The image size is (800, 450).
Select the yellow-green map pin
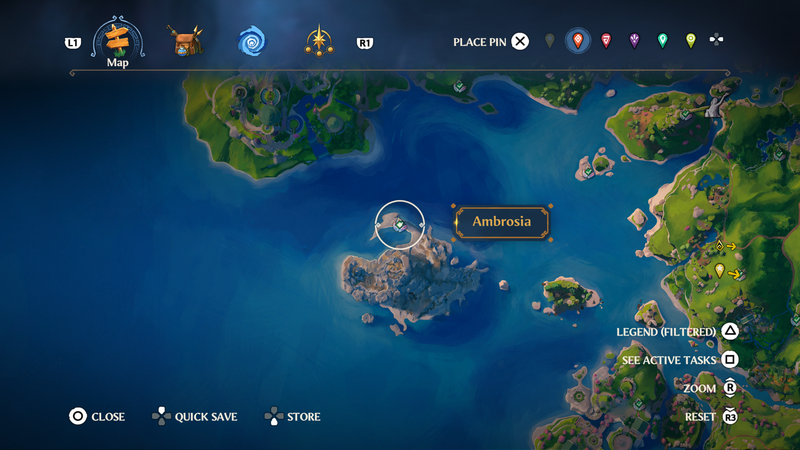pyautogui.click(x=690, y=41)
